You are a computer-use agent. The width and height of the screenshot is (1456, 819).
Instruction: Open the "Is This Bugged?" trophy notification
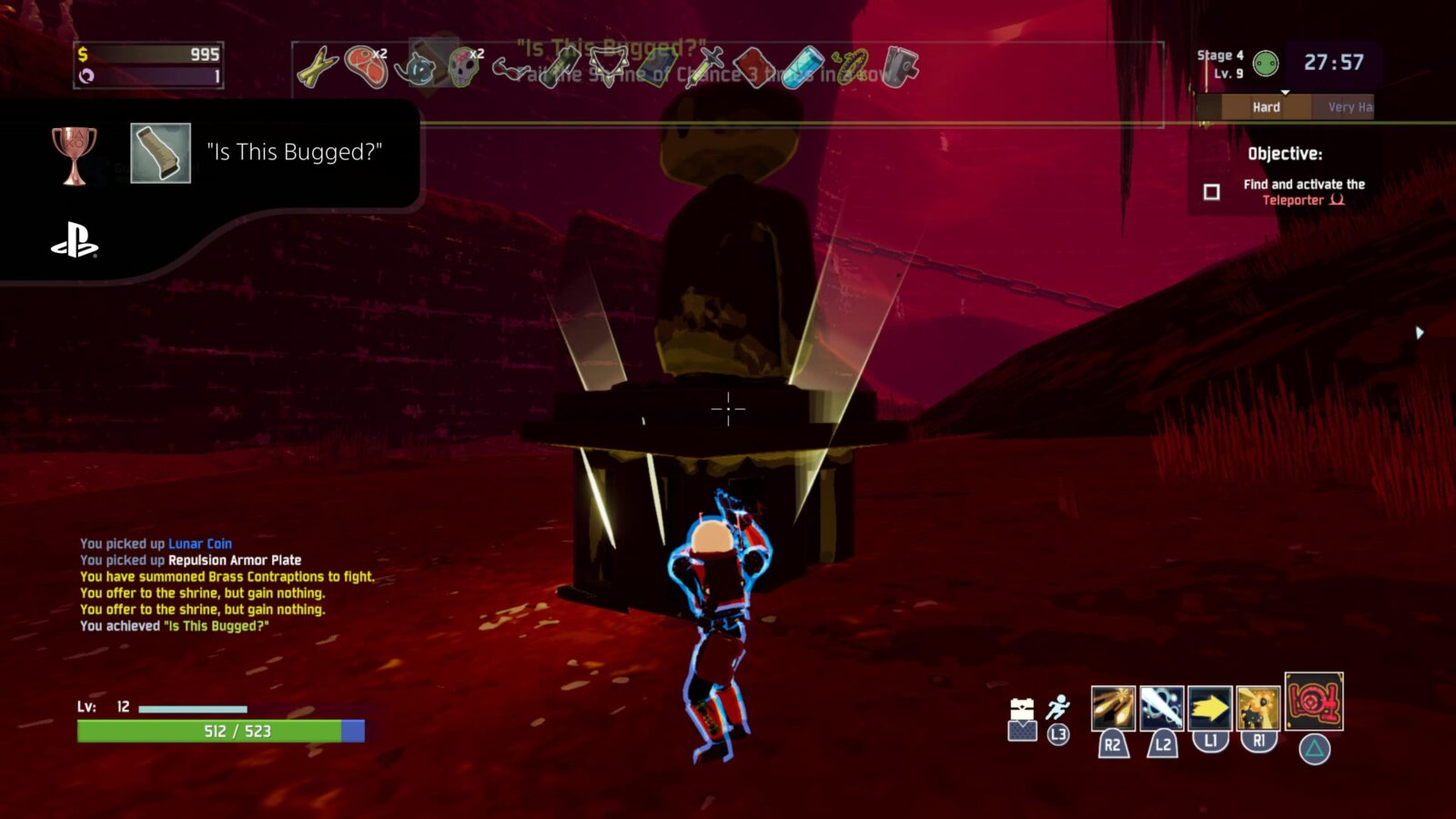coord(209,153)
